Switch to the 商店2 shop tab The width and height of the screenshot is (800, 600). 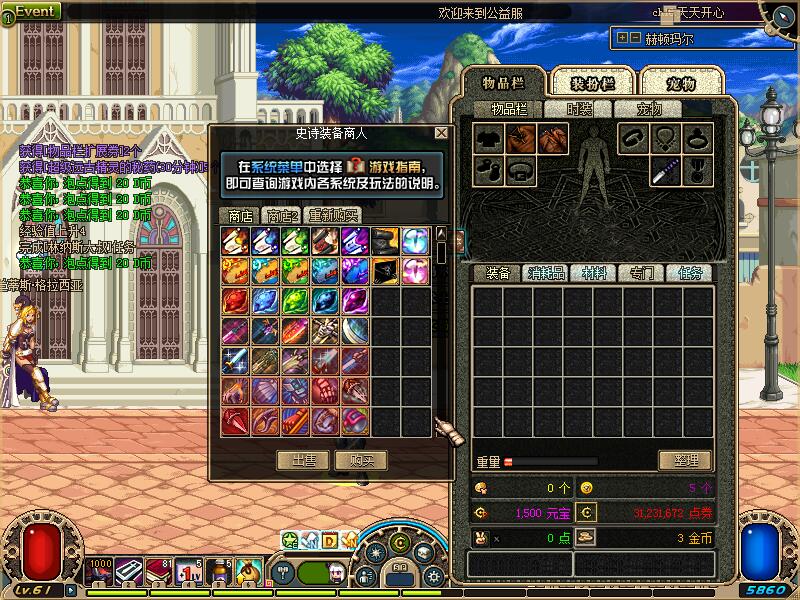[281, 215]
